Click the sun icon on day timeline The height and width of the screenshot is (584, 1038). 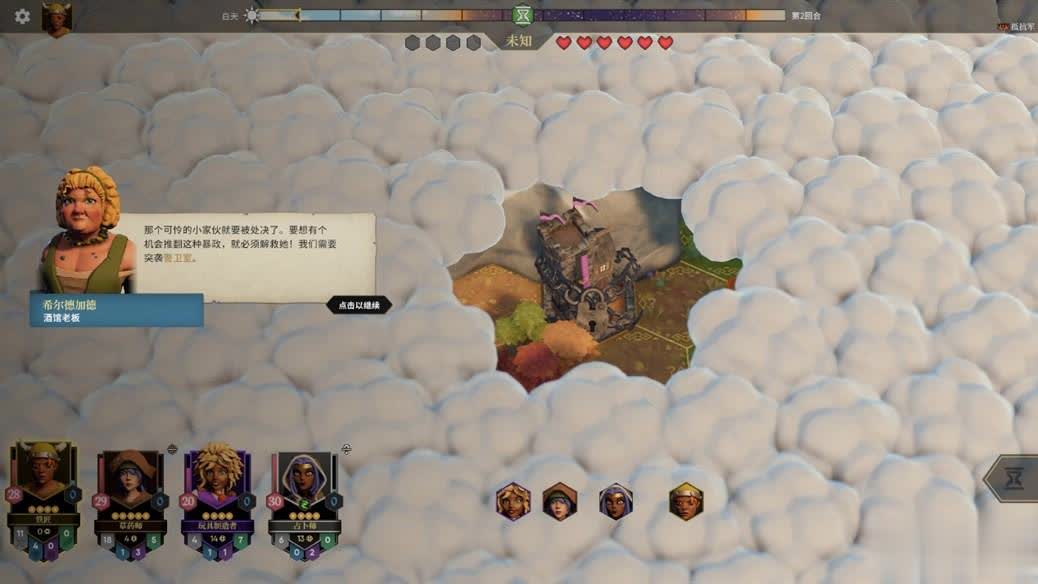[x=251, y=15]
